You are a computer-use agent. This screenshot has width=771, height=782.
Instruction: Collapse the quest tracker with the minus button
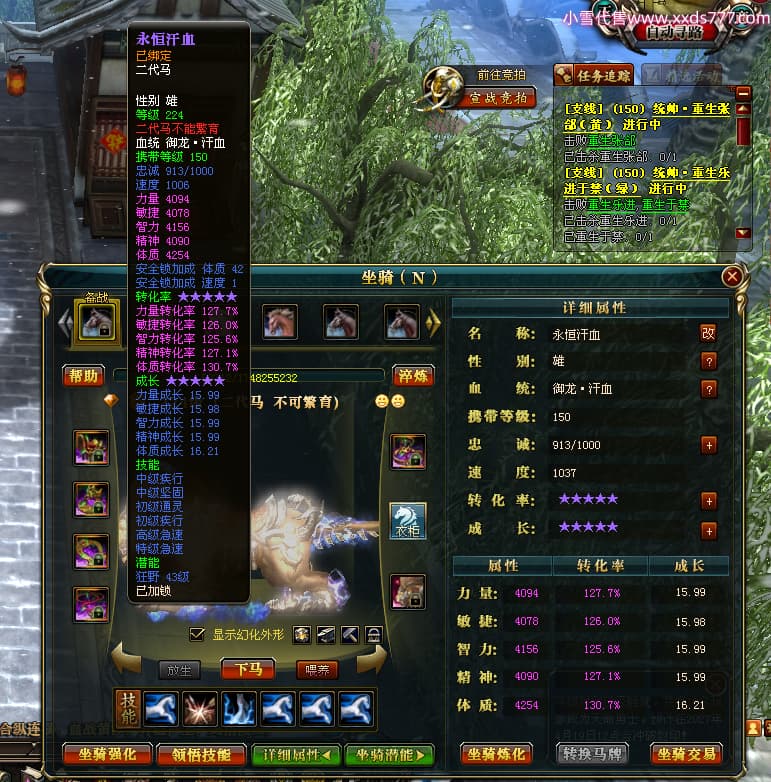(742, 91)
